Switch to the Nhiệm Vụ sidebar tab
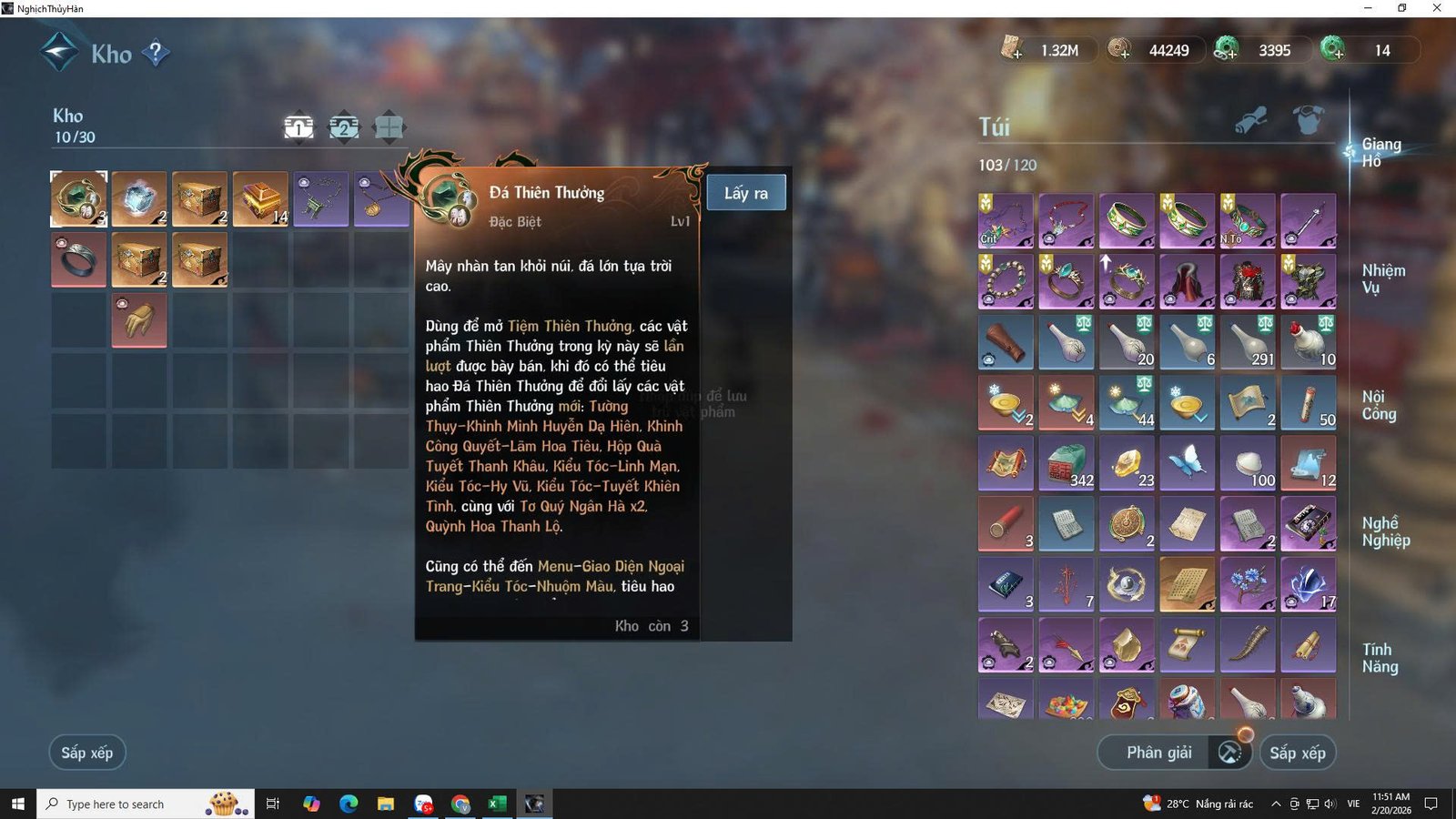 pos(1378,279)
